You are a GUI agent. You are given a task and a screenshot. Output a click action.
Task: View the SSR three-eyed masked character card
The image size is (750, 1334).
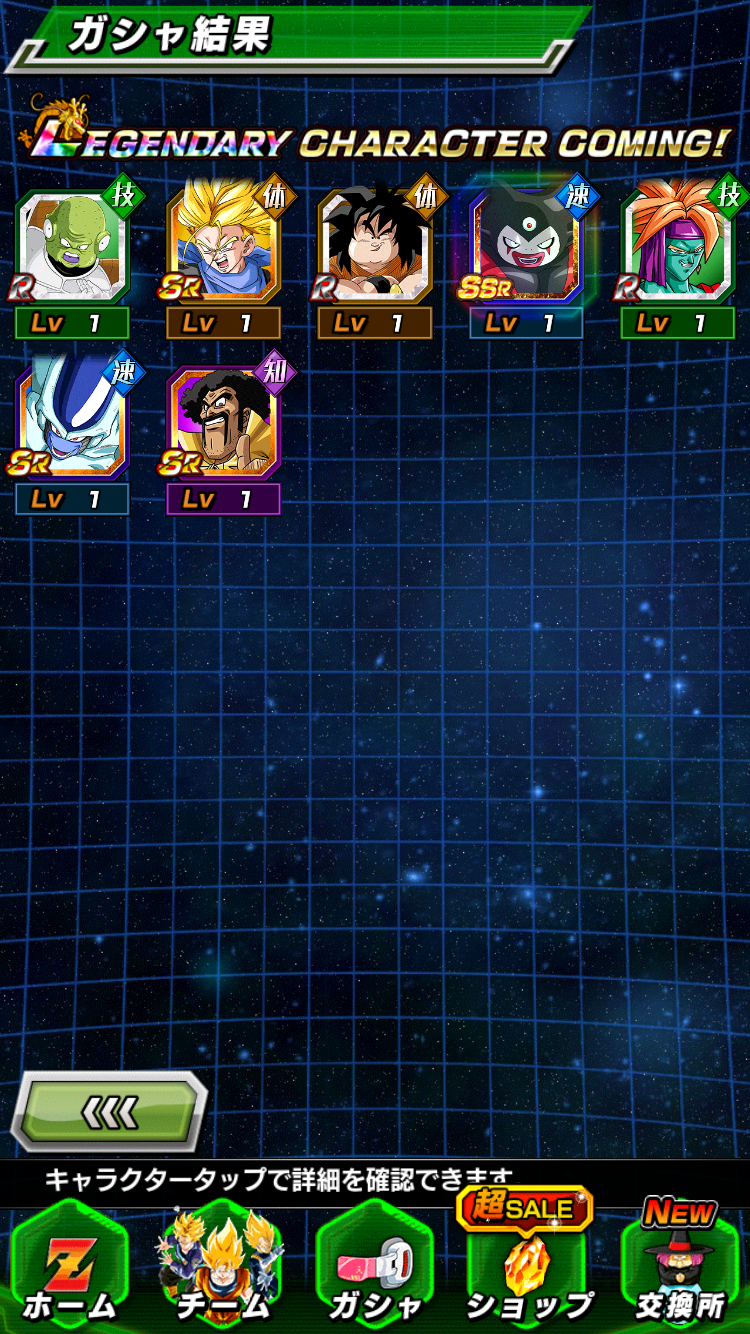pyautogui.click(x=526, y=250)
